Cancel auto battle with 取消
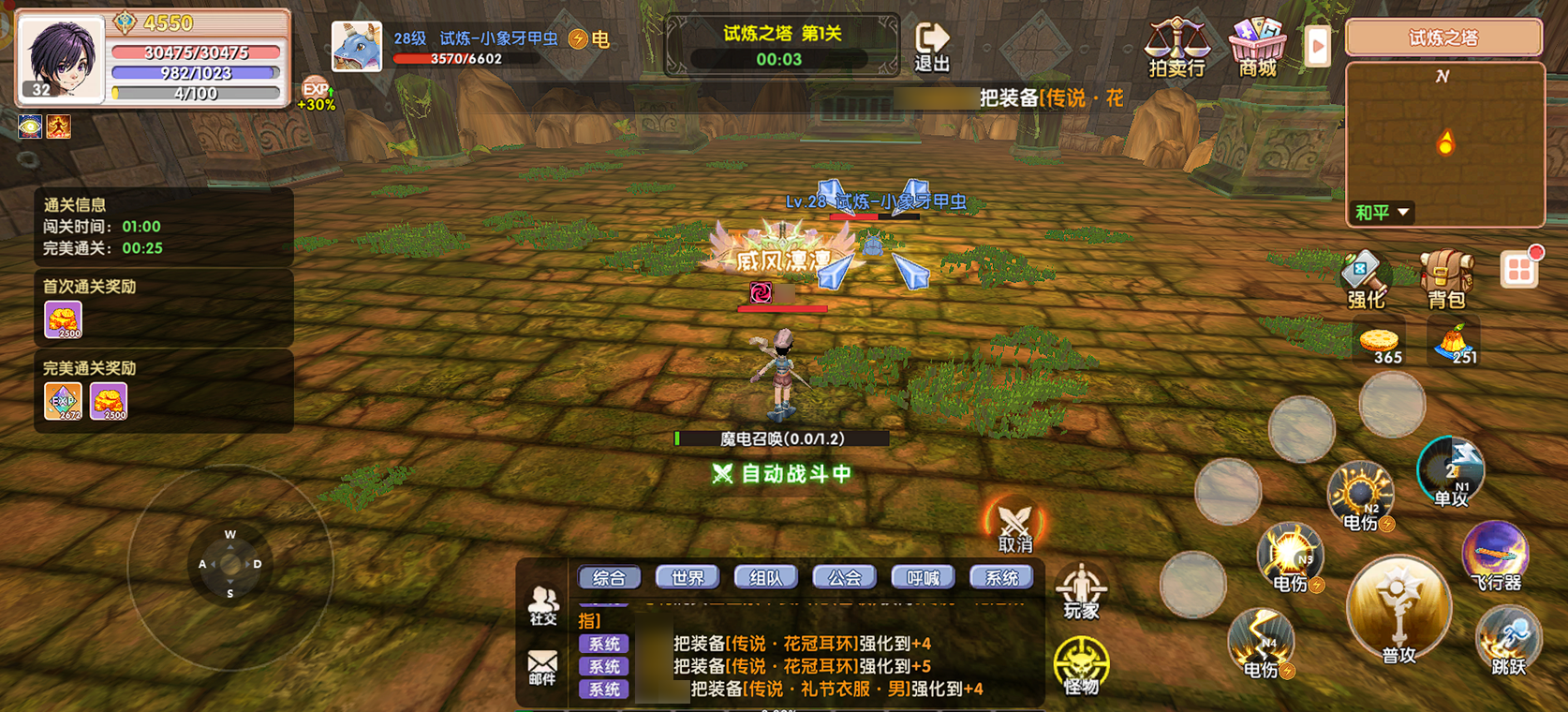 coord(1014,527)
